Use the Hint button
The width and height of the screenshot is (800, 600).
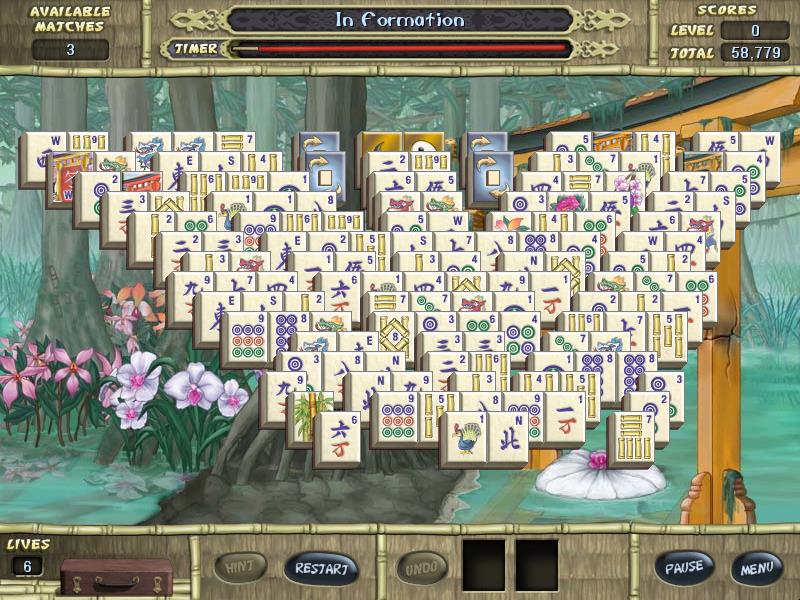coord(240,567)
